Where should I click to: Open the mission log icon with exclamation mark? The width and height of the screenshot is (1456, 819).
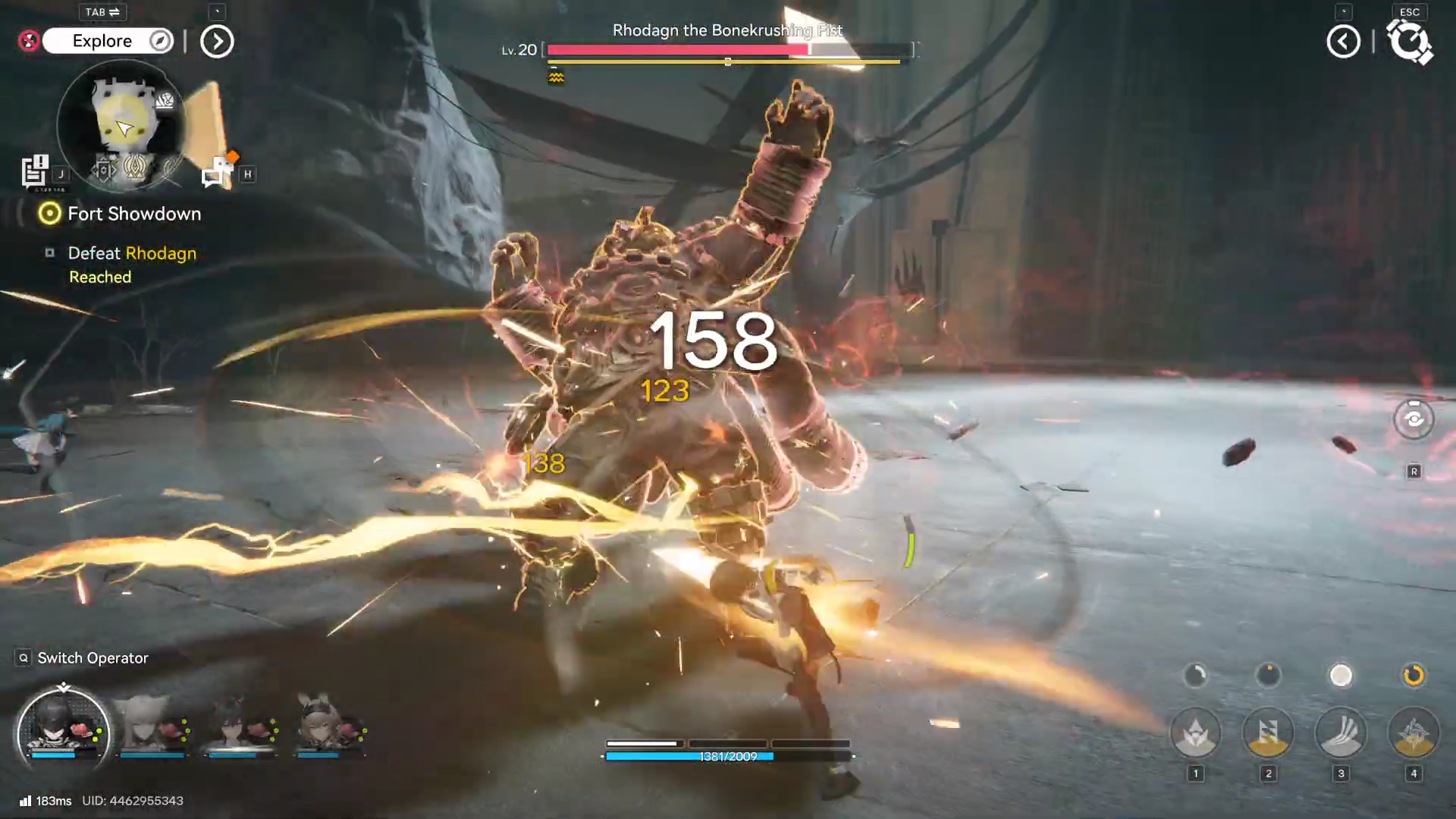(35, 171)
